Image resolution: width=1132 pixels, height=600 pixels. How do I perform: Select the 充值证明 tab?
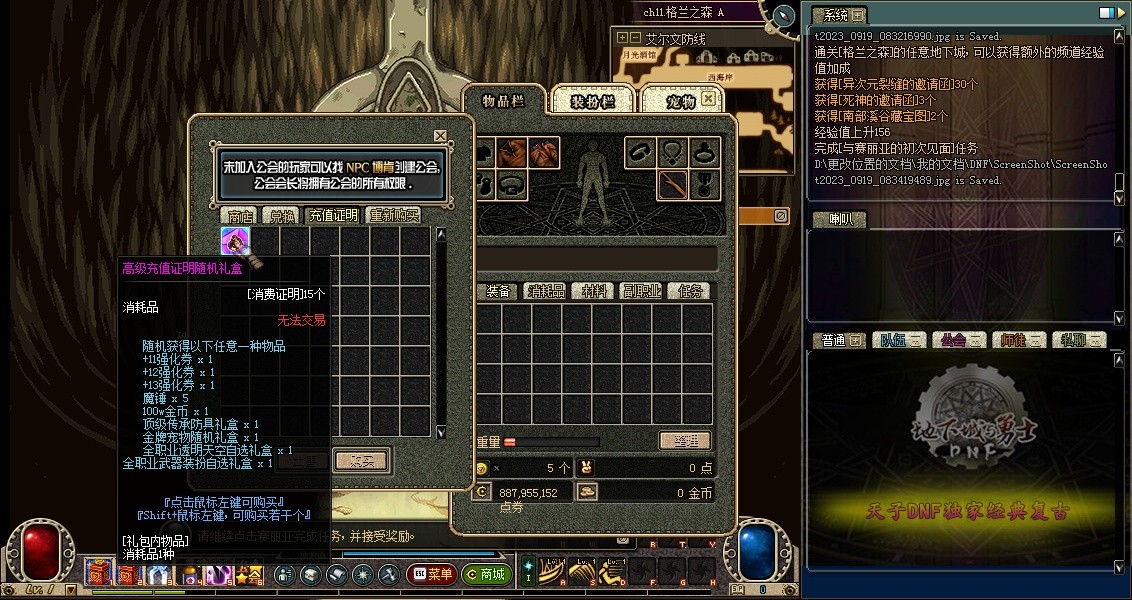pyautogui.click(x=332, y=215)
